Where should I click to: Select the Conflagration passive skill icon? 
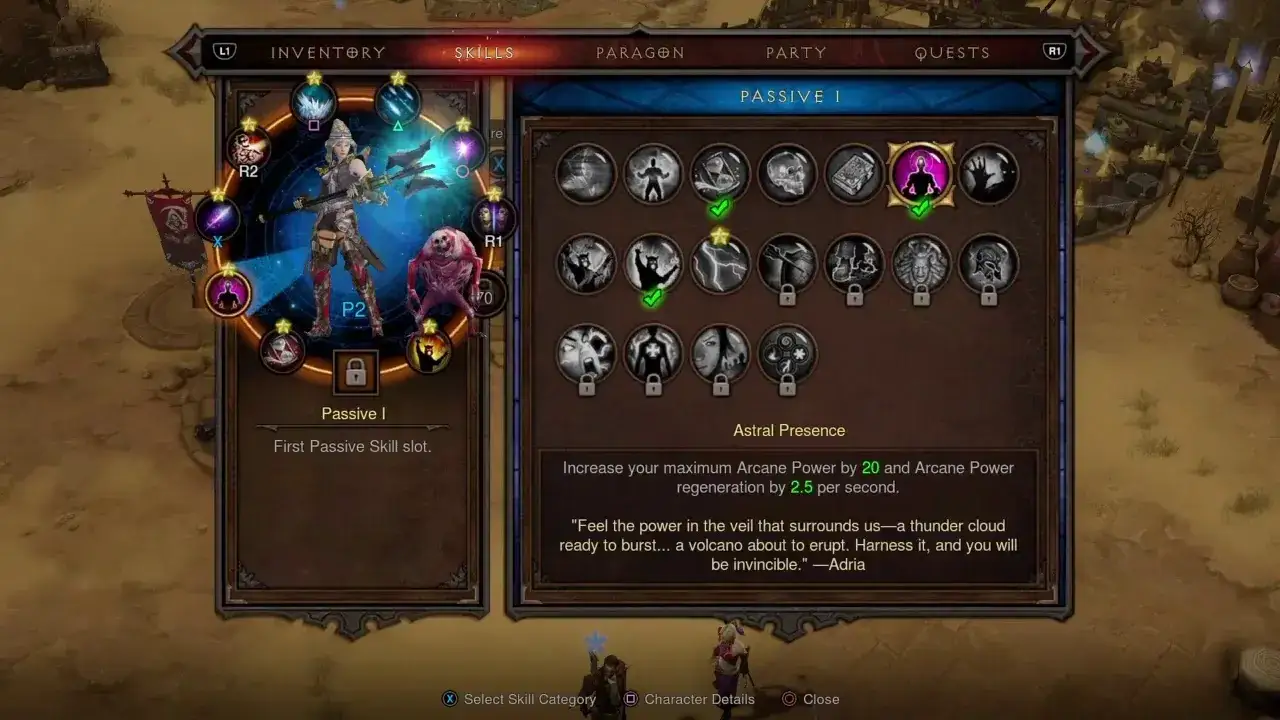pyautogui.click(x=653, y=265)
